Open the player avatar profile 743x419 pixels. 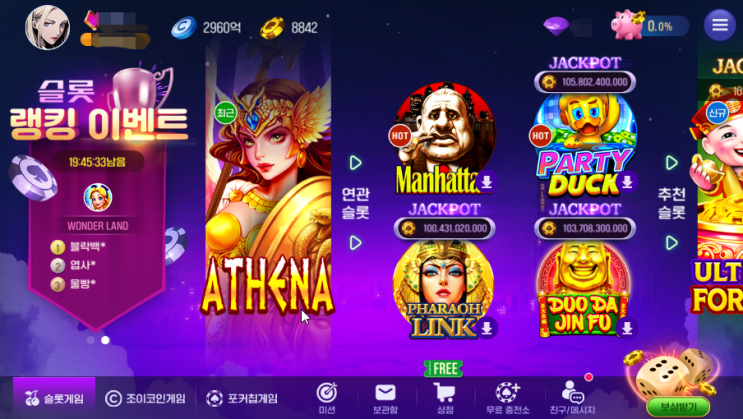click(47, 26)
